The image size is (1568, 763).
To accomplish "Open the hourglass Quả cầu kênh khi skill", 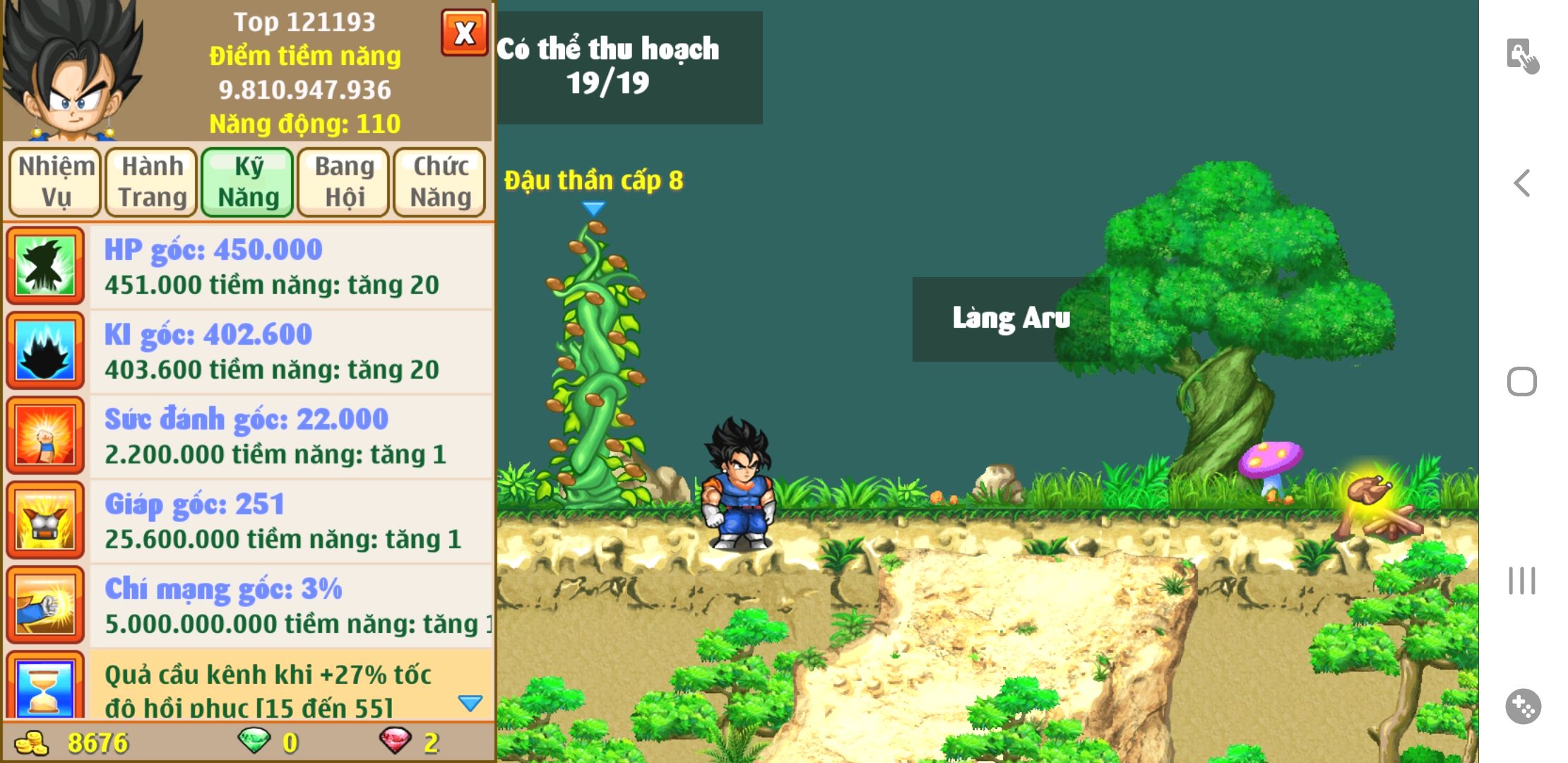I will pos(45,687).
